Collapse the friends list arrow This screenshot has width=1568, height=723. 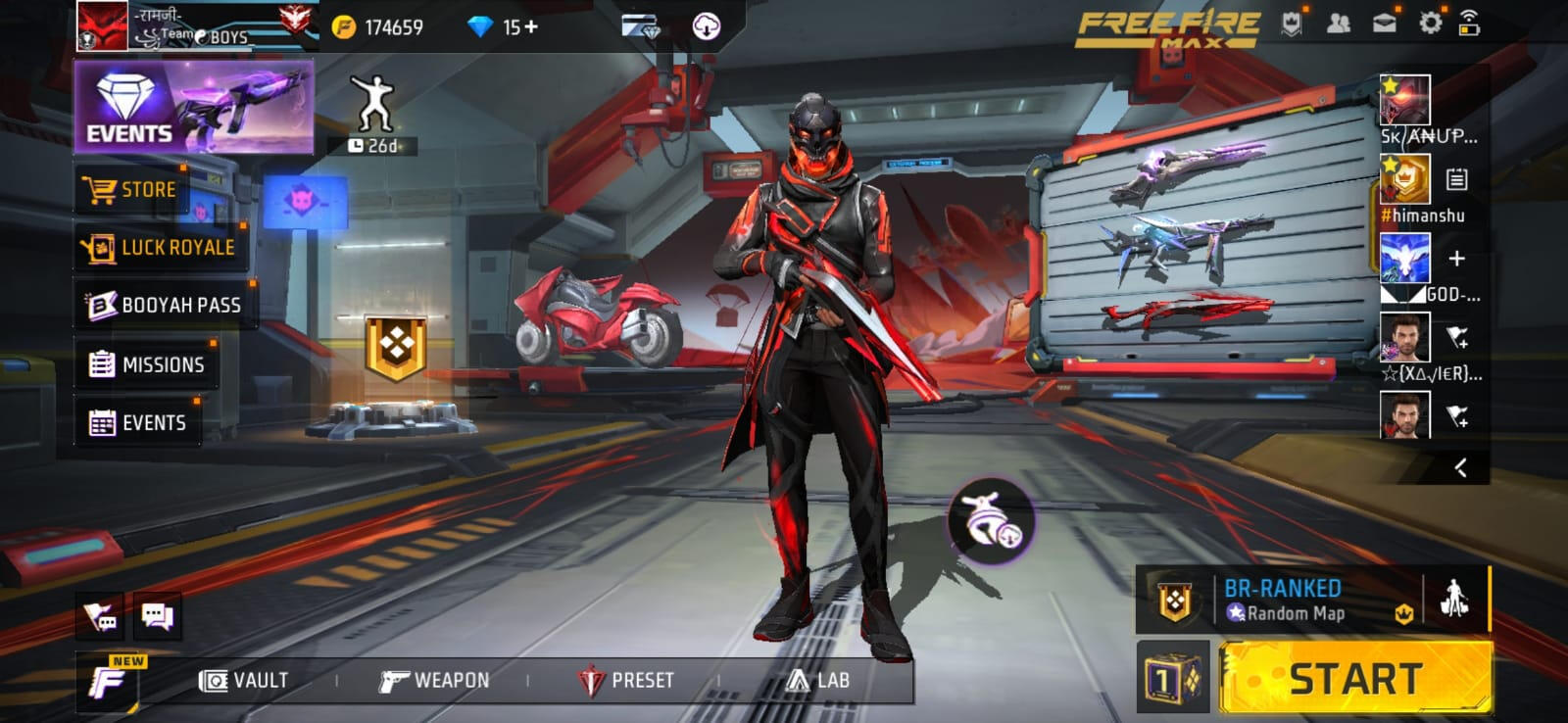[x=1460, y=467]
